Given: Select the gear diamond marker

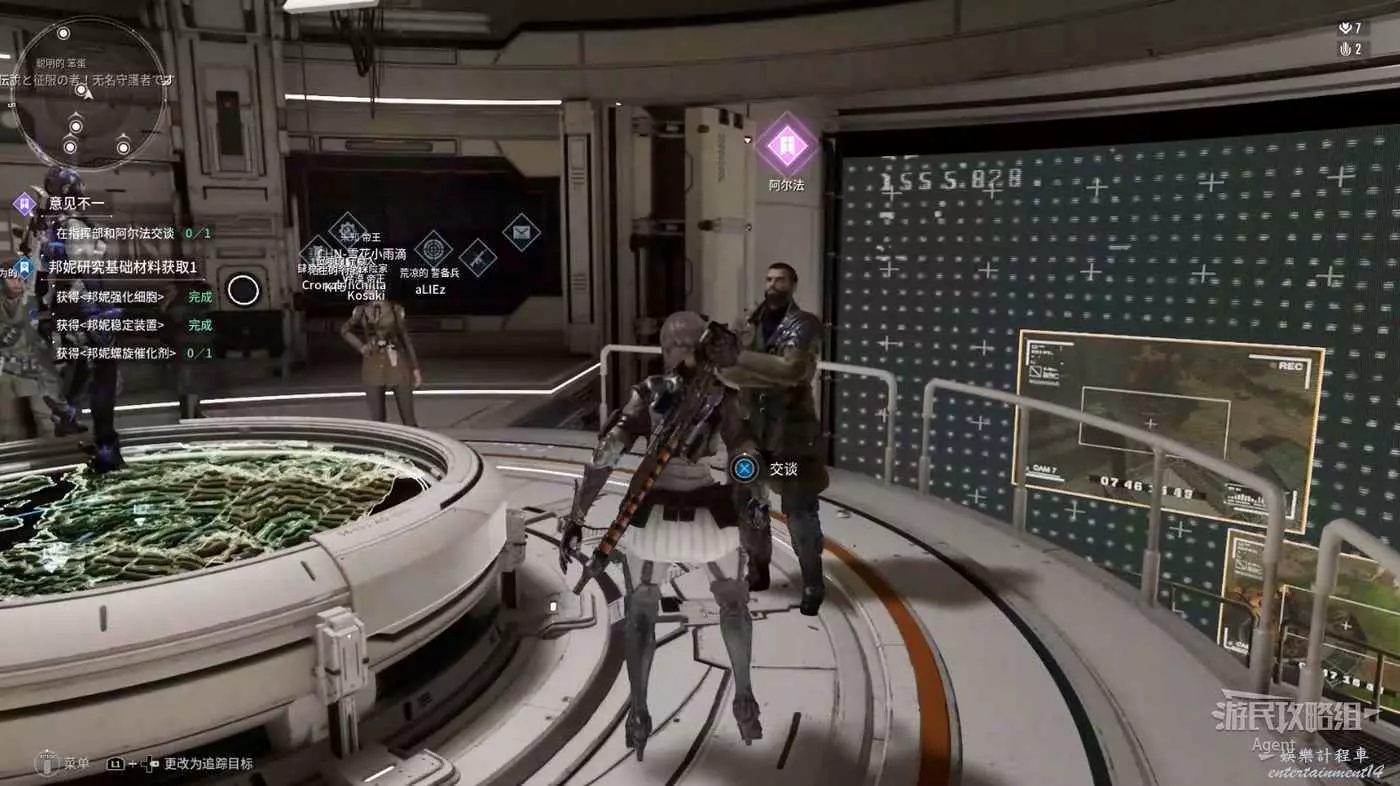Looking at the screenshot, I should [x=348, y=231].
